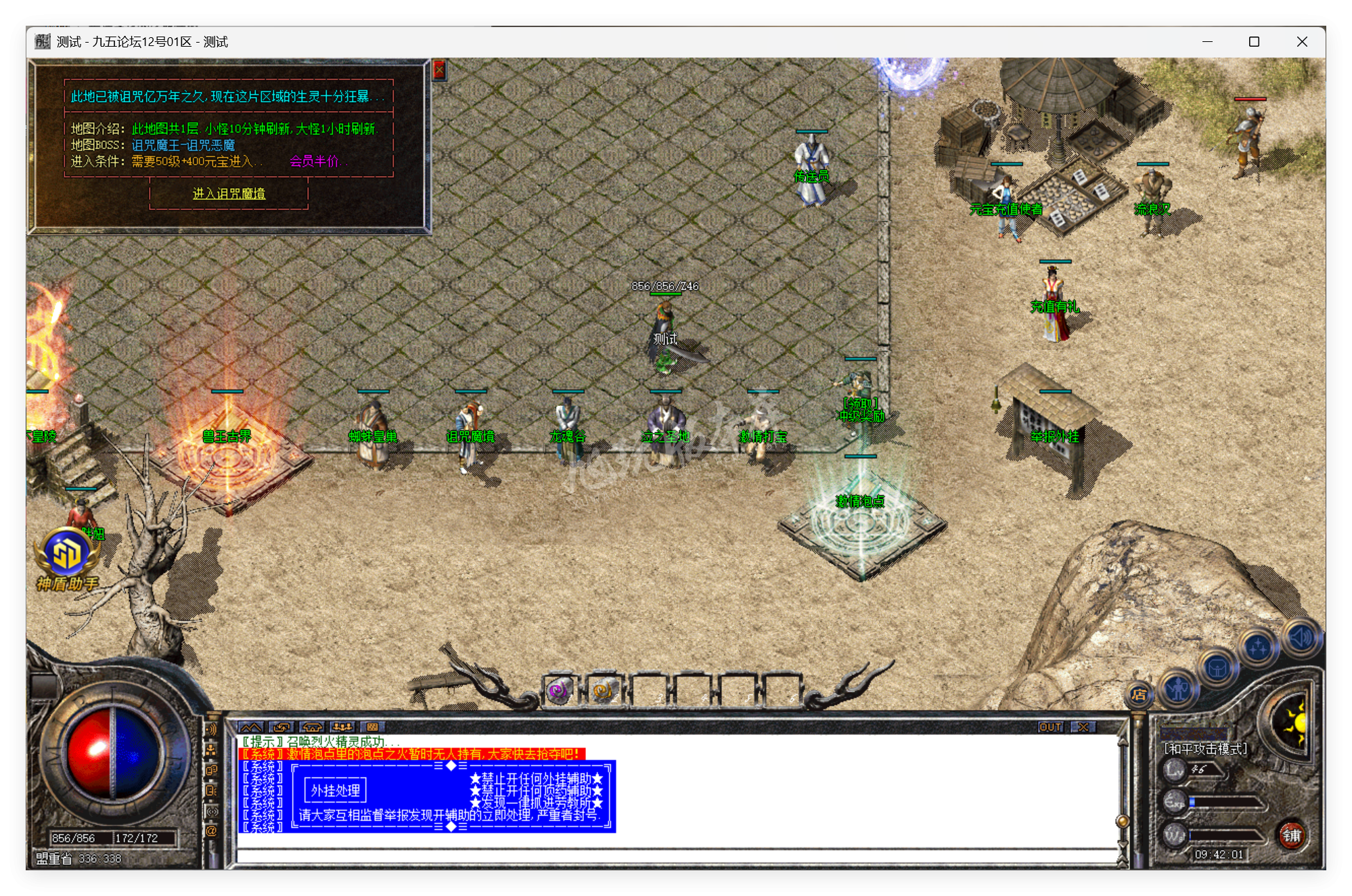The image size is (1352, 896).
Task: Expand chat window with OUT button
Action: 1050,726
